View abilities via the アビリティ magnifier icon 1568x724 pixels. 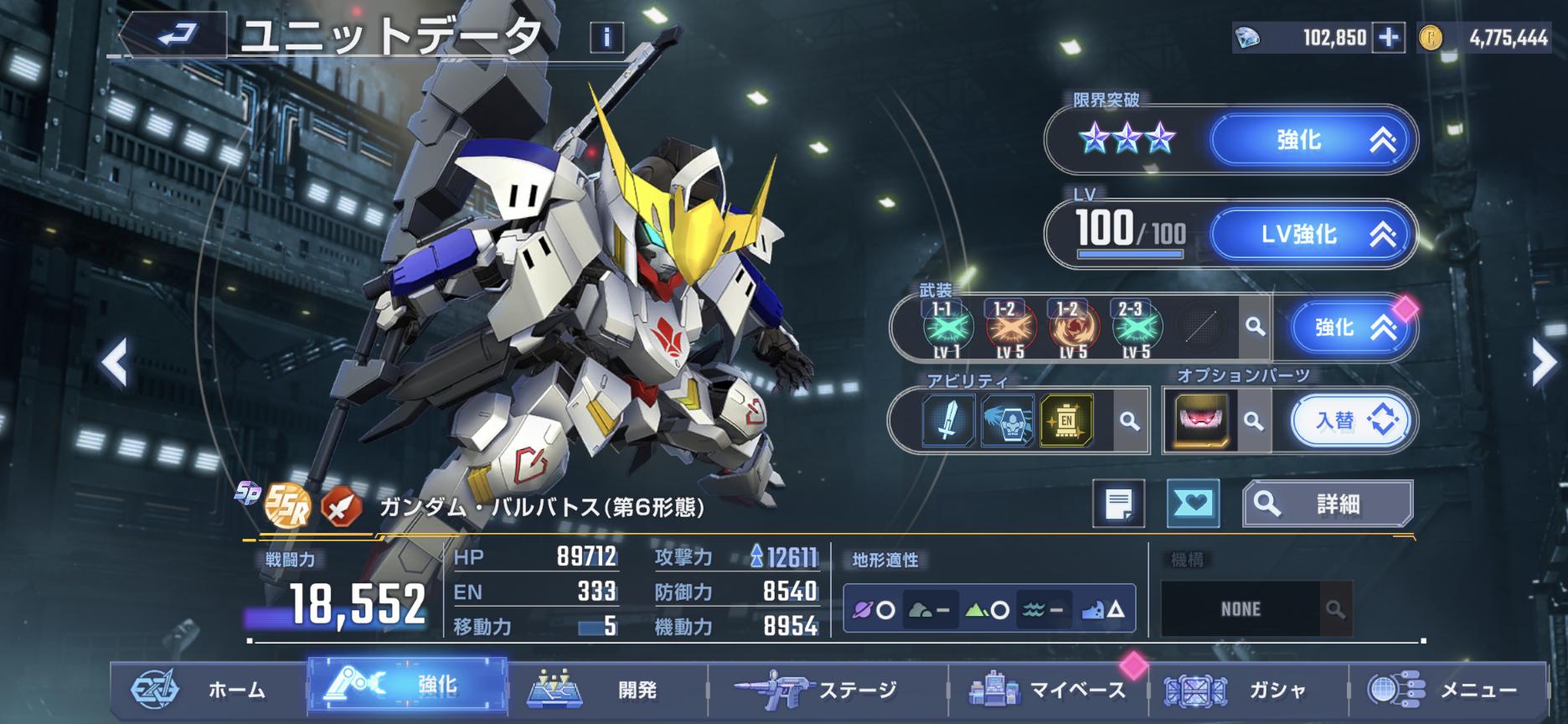(1129, 421)
